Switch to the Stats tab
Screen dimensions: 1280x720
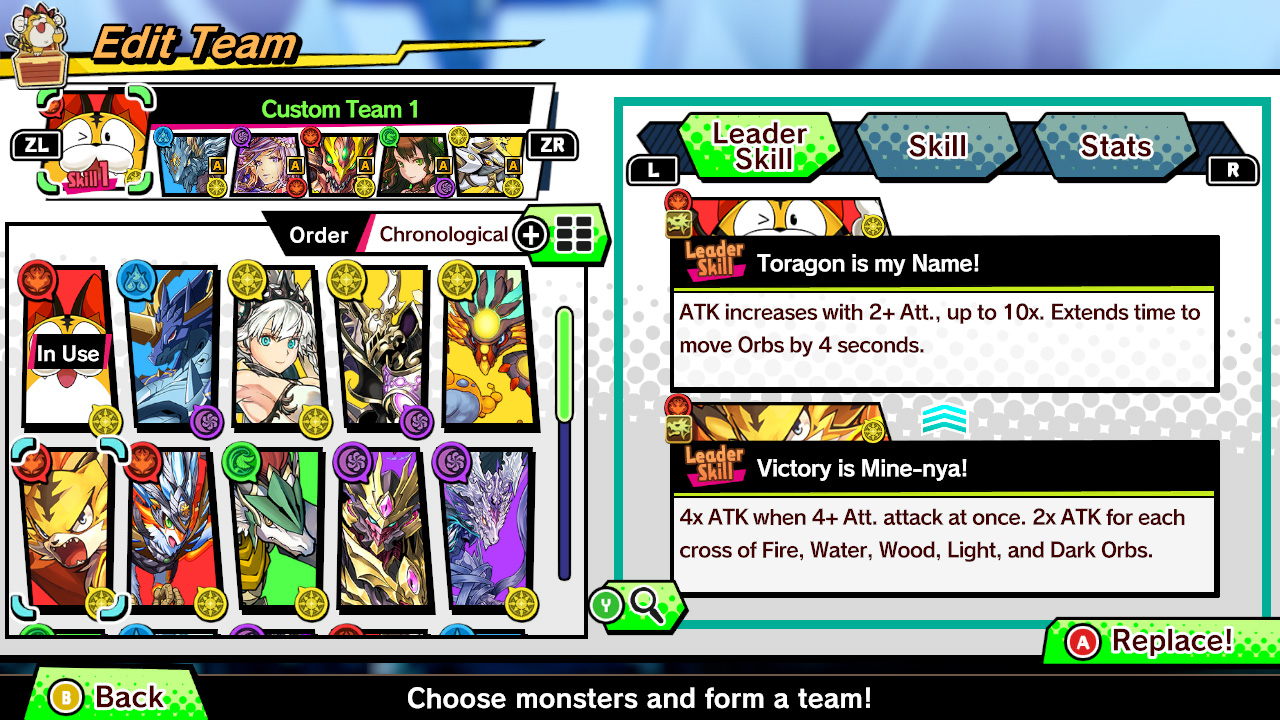1116,146
